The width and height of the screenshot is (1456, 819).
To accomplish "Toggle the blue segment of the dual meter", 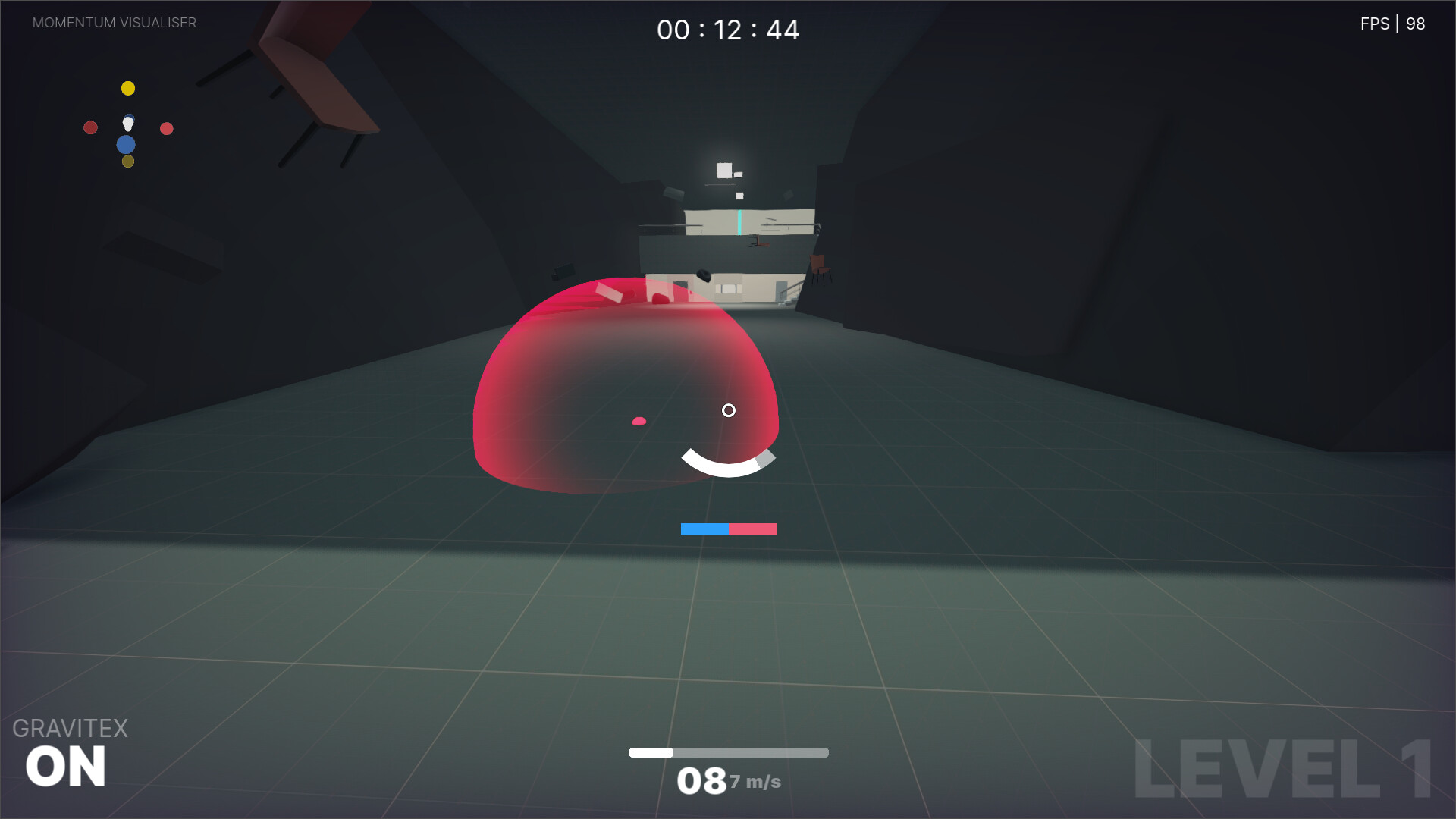I will [x=704, y=529].
